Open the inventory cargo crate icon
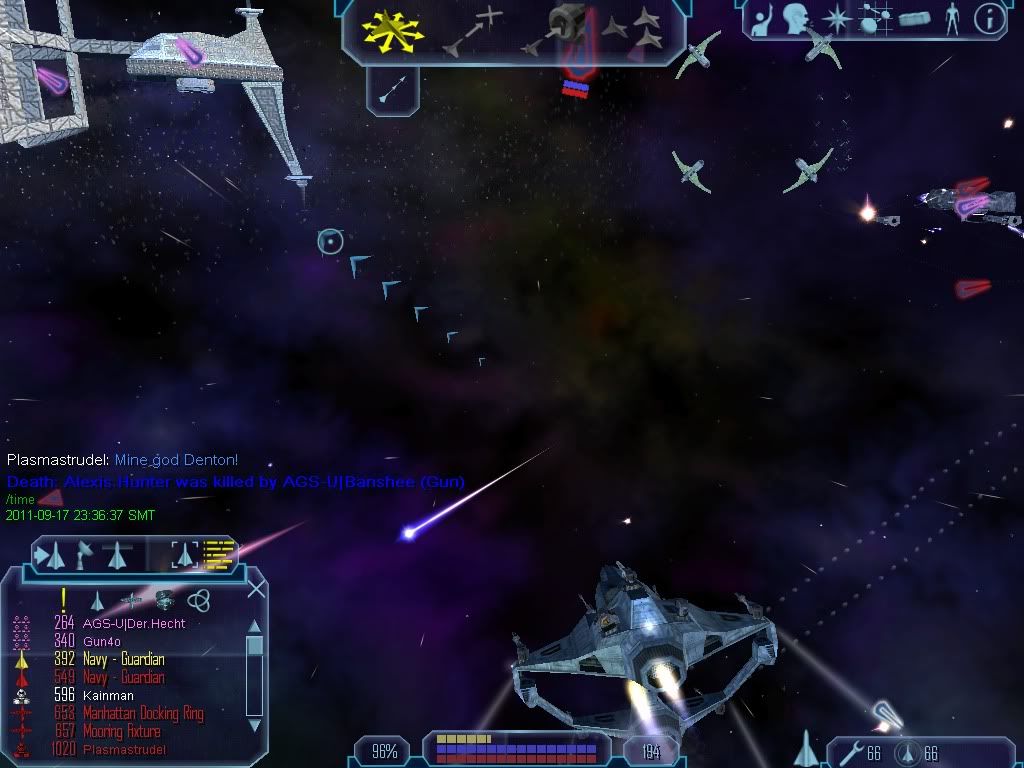 coord(915,19)
